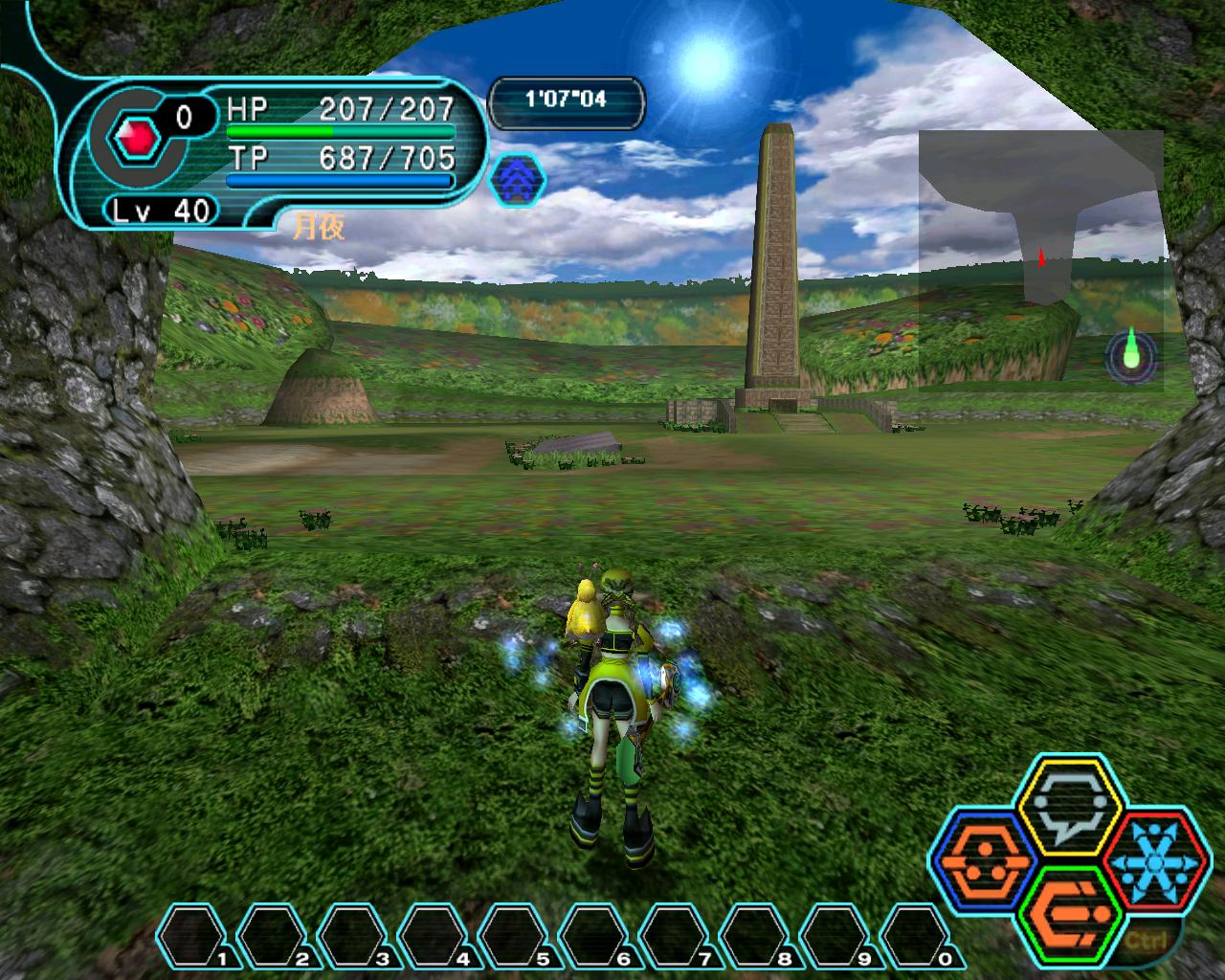Select hotbar slot number 5
The height and width of the screenshot is (980, 1225).
[x=515, y=937]
